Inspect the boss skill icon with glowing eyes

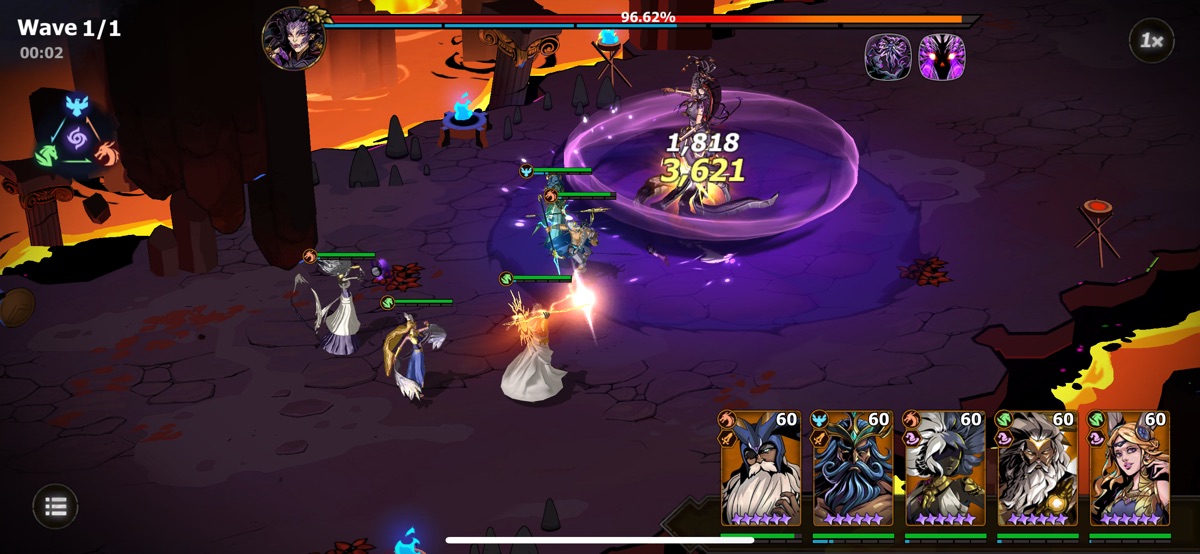click(941, 57)
